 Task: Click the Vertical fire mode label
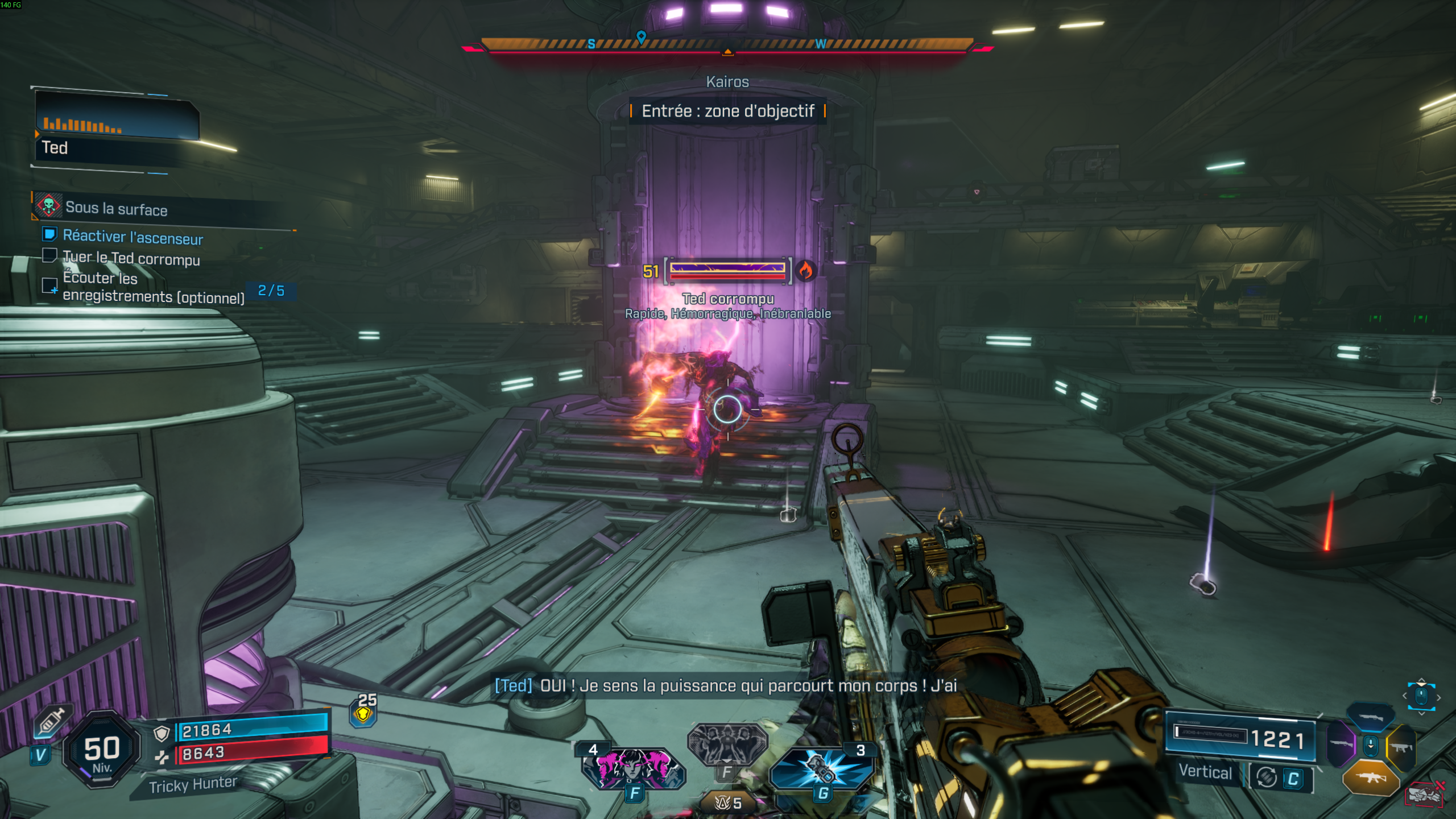coord(1206,772)
